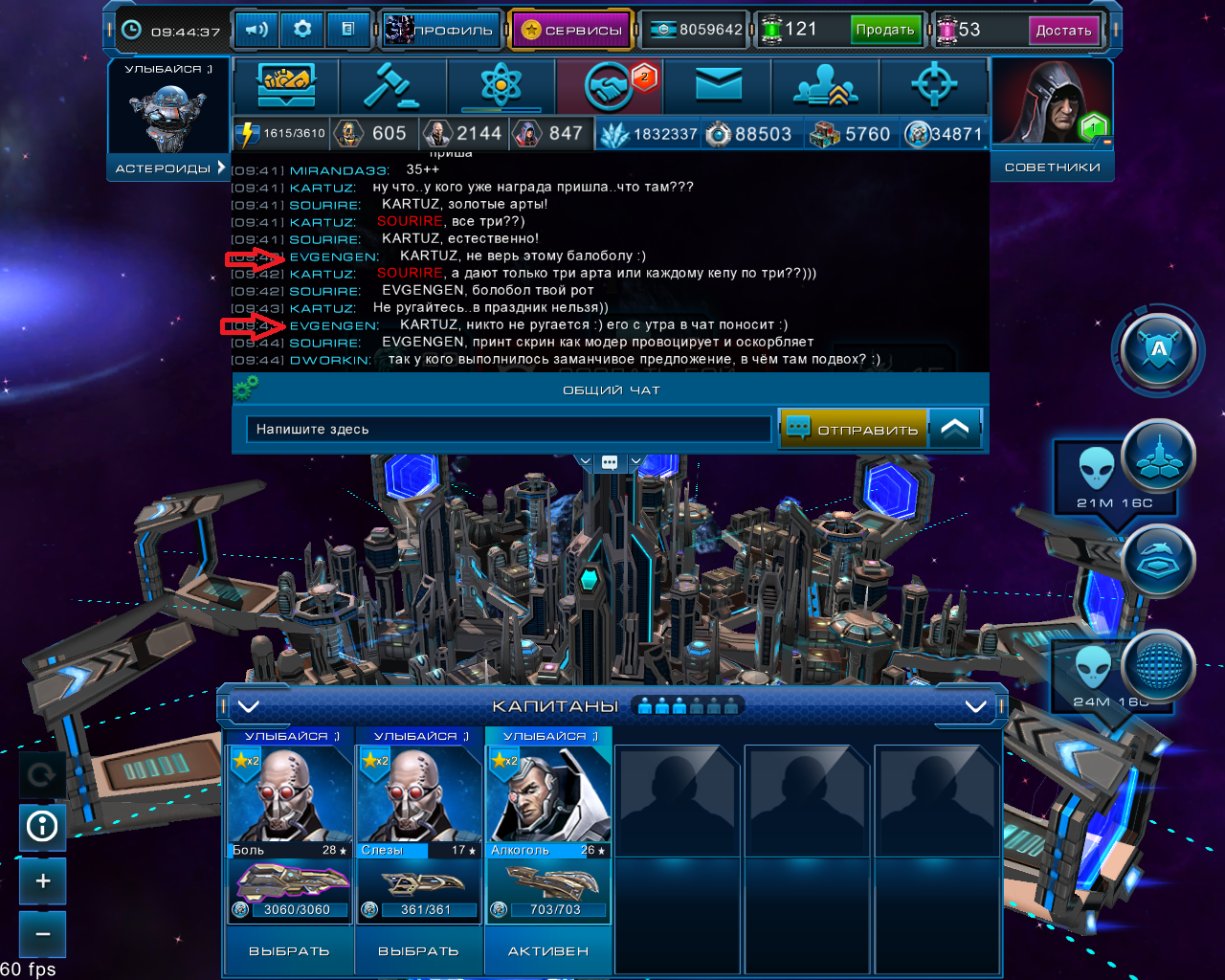Send message with Отправить button

coord(854,429)
